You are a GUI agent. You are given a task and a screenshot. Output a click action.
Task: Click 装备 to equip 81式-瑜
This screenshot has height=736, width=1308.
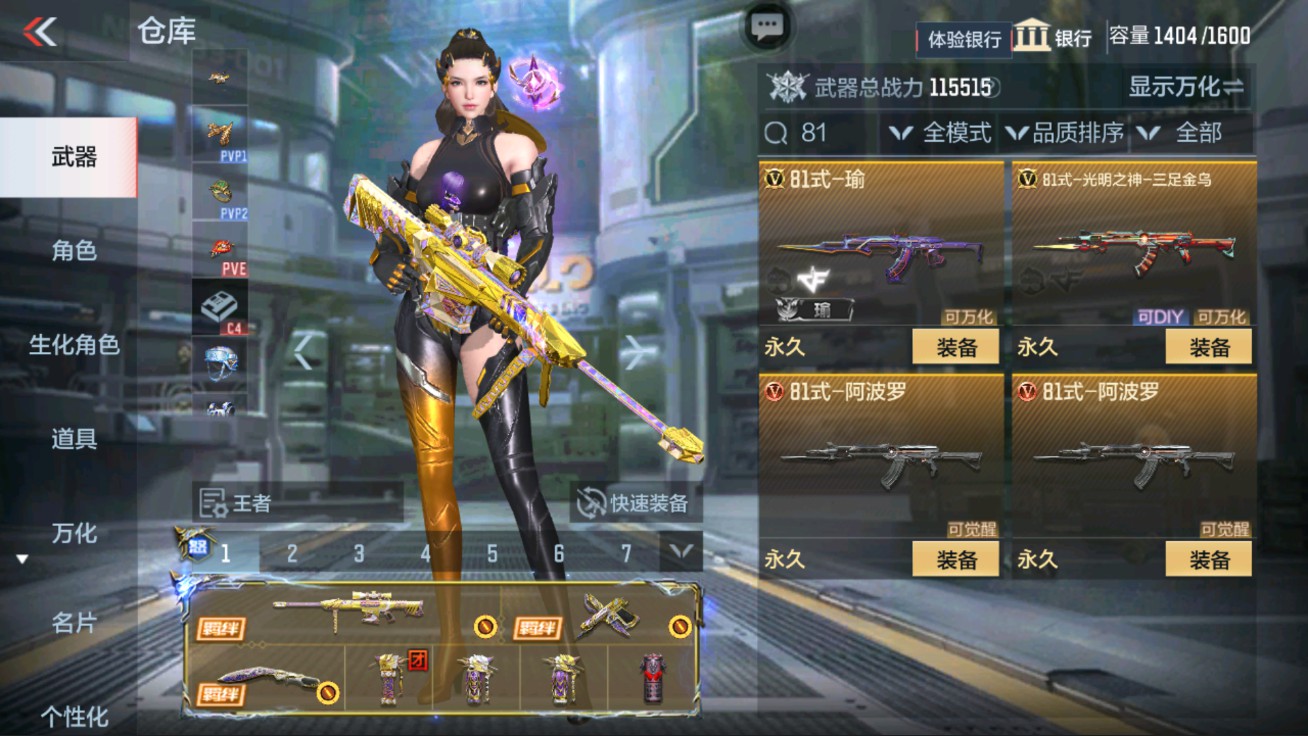(x=957, y=345)
